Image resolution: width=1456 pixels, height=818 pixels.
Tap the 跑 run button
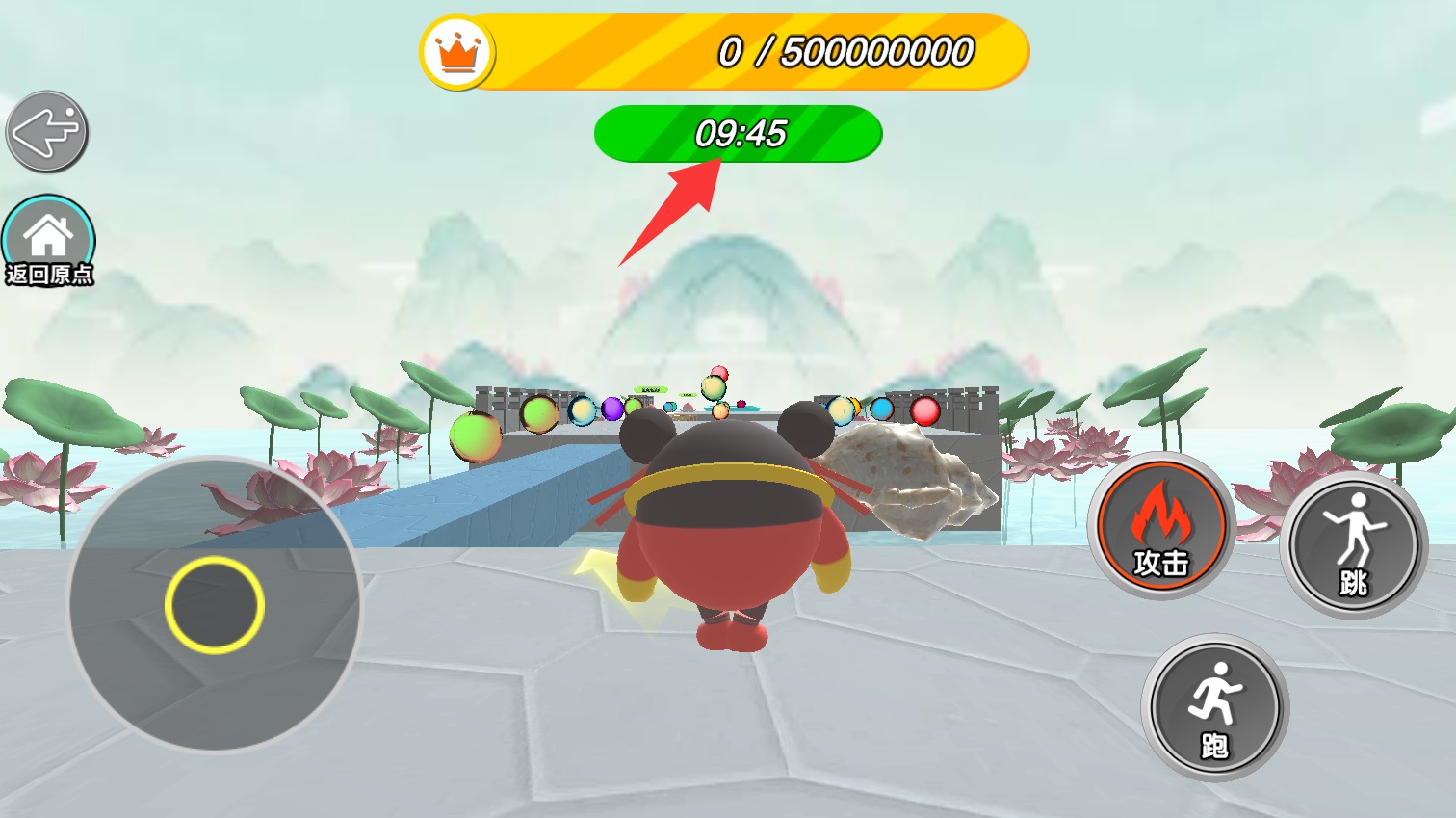[1214, 707]
